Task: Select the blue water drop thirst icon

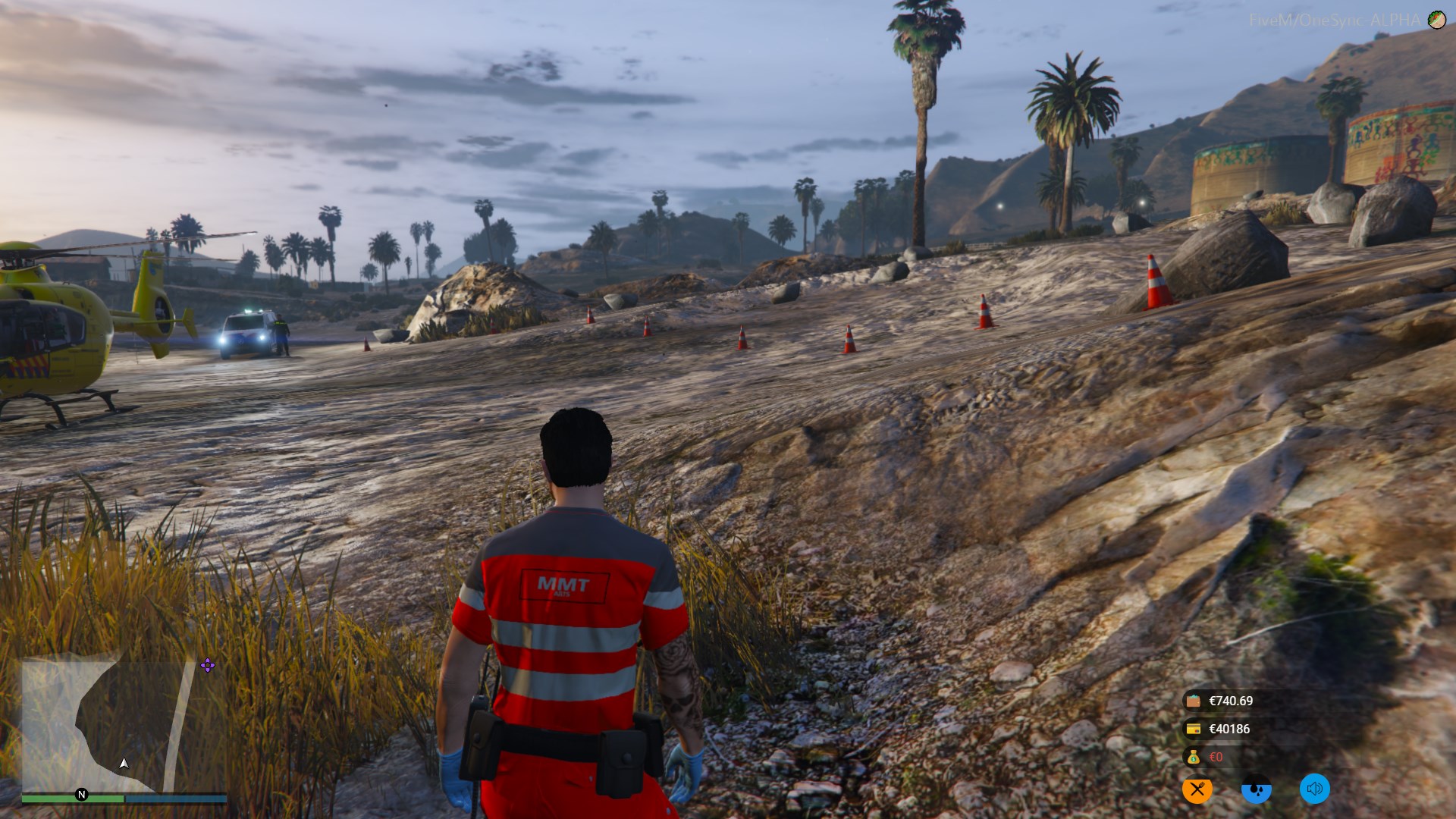Action: tap(1256, 789)
